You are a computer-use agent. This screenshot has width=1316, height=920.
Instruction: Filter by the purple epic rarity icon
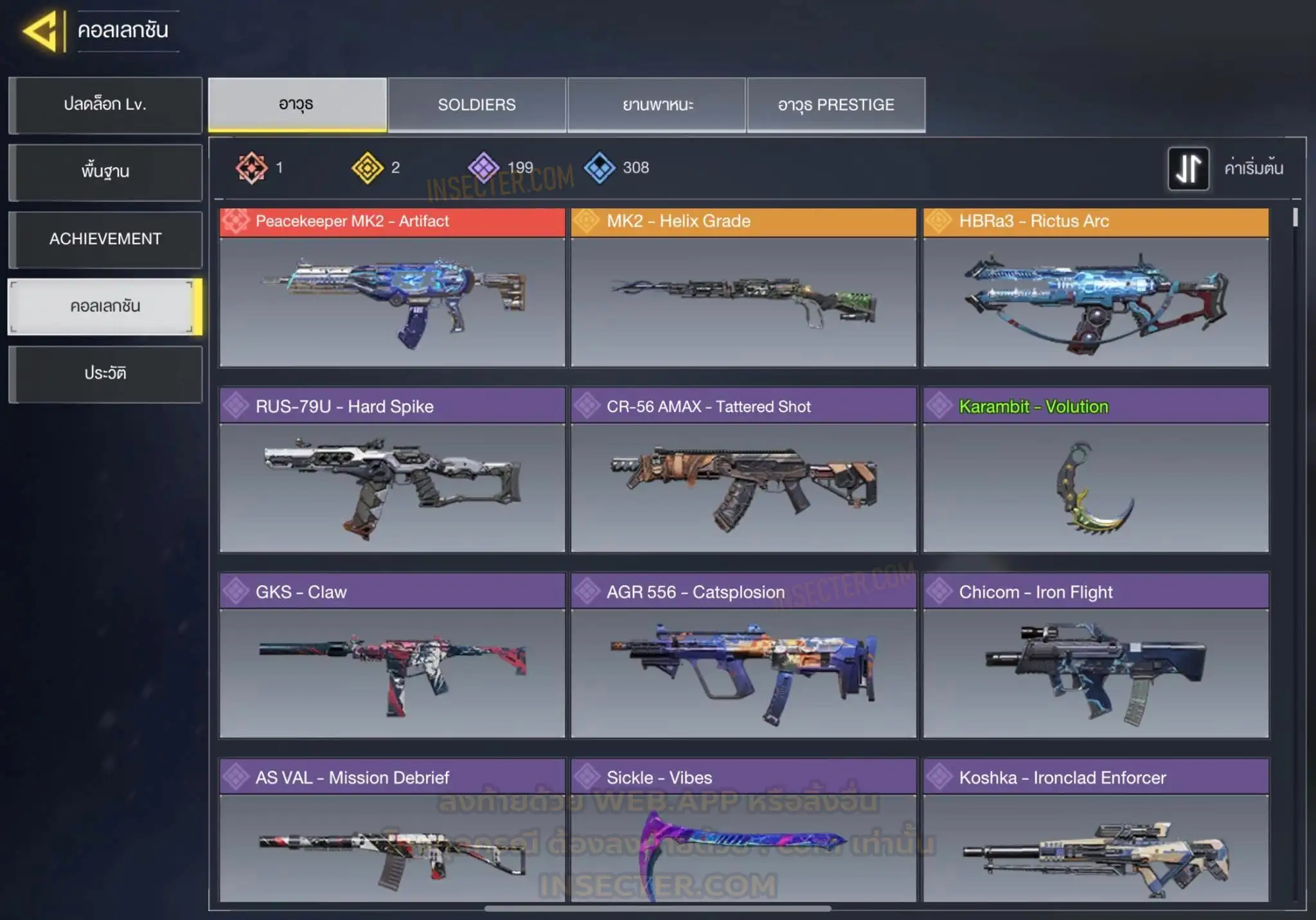point(483,168)
